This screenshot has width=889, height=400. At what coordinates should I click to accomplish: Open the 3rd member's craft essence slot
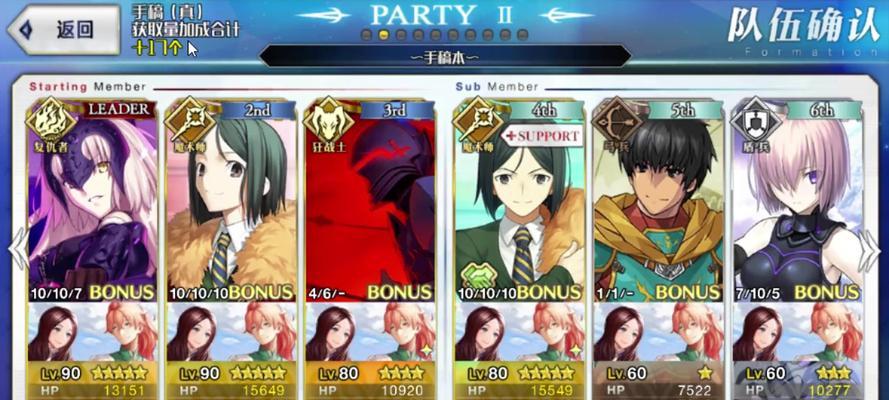[x=367, y=333]
